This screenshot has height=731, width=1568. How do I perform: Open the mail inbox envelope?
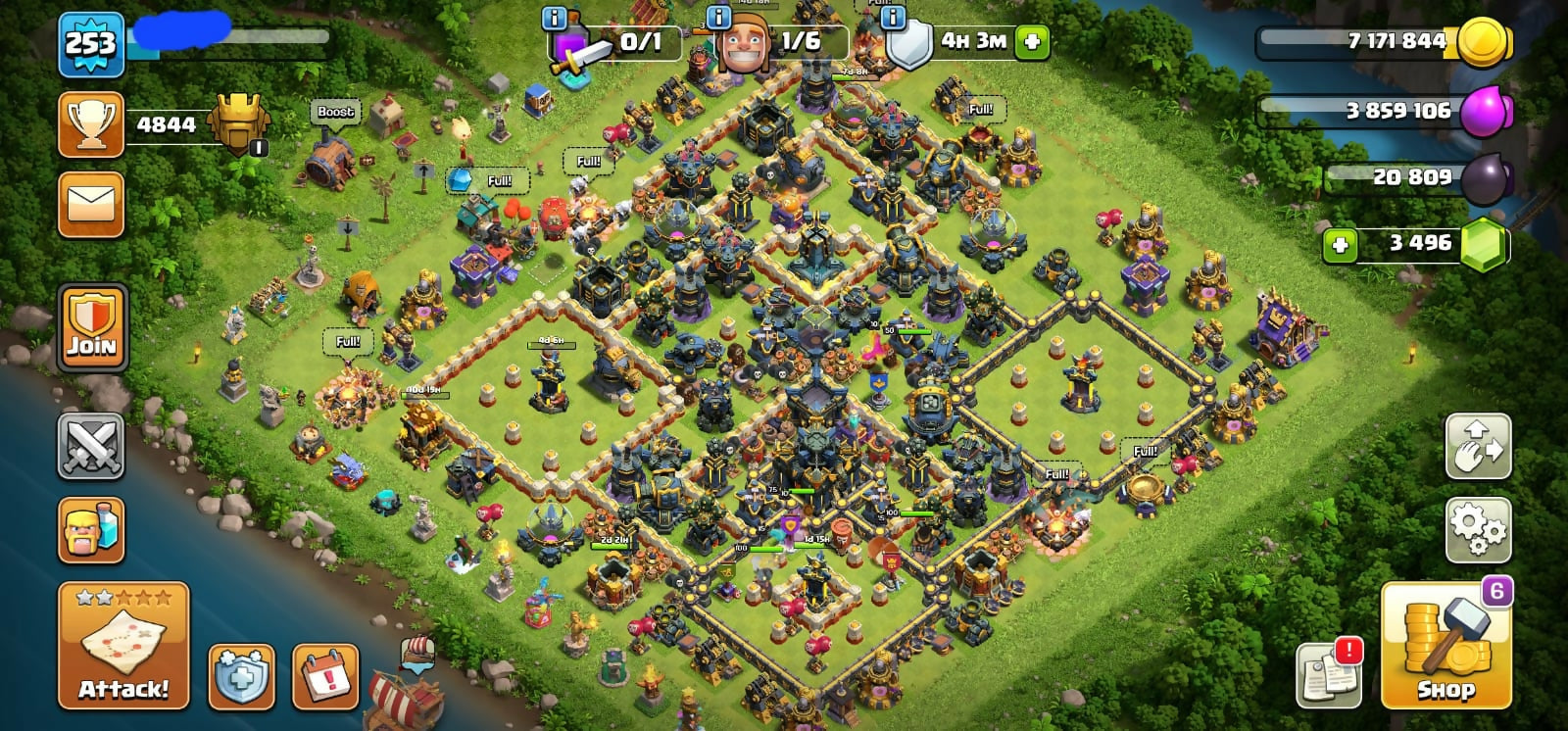(x=91, y=205)
